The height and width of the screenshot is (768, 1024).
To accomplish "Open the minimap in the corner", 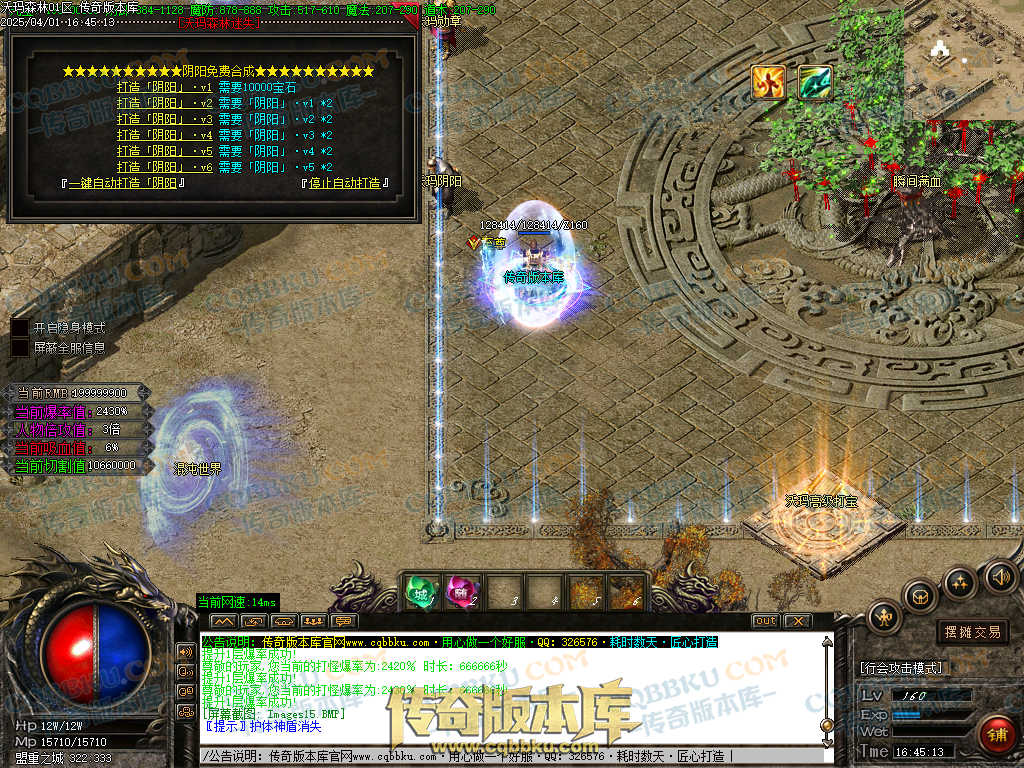I will click(963, 60).
